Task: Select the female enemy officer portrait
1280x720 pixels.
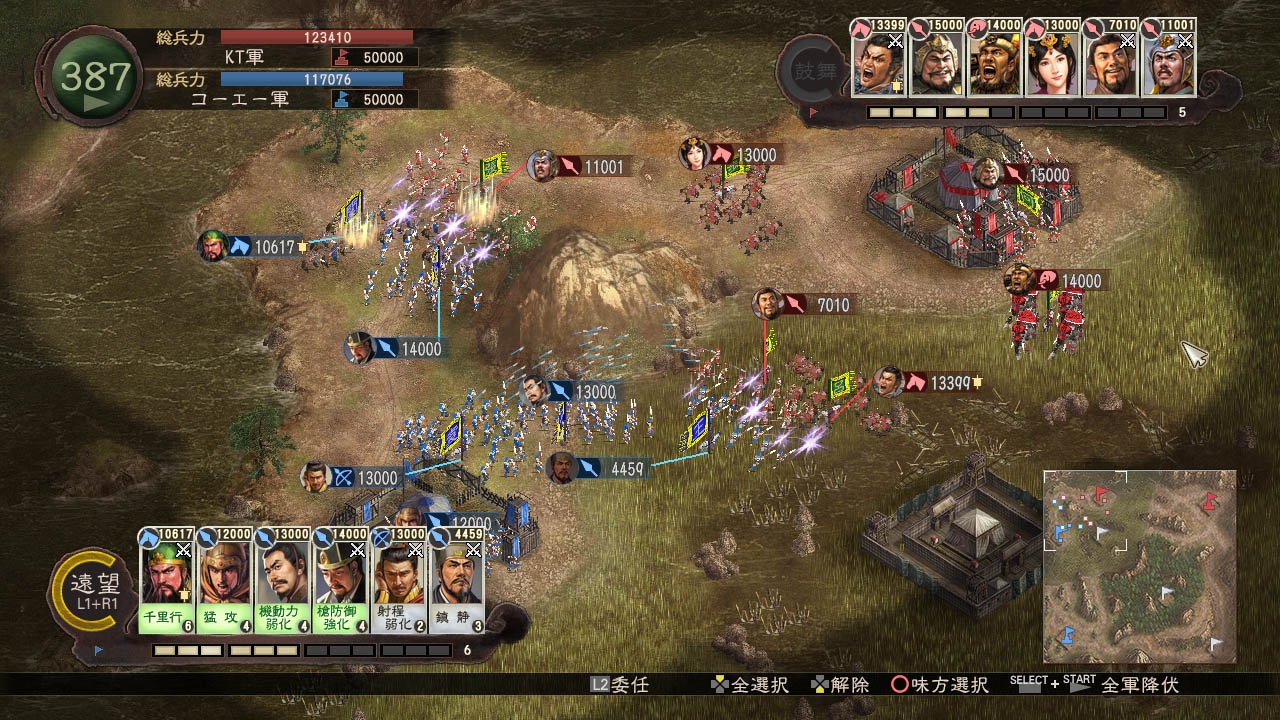Action: (x=1052, y=62)
